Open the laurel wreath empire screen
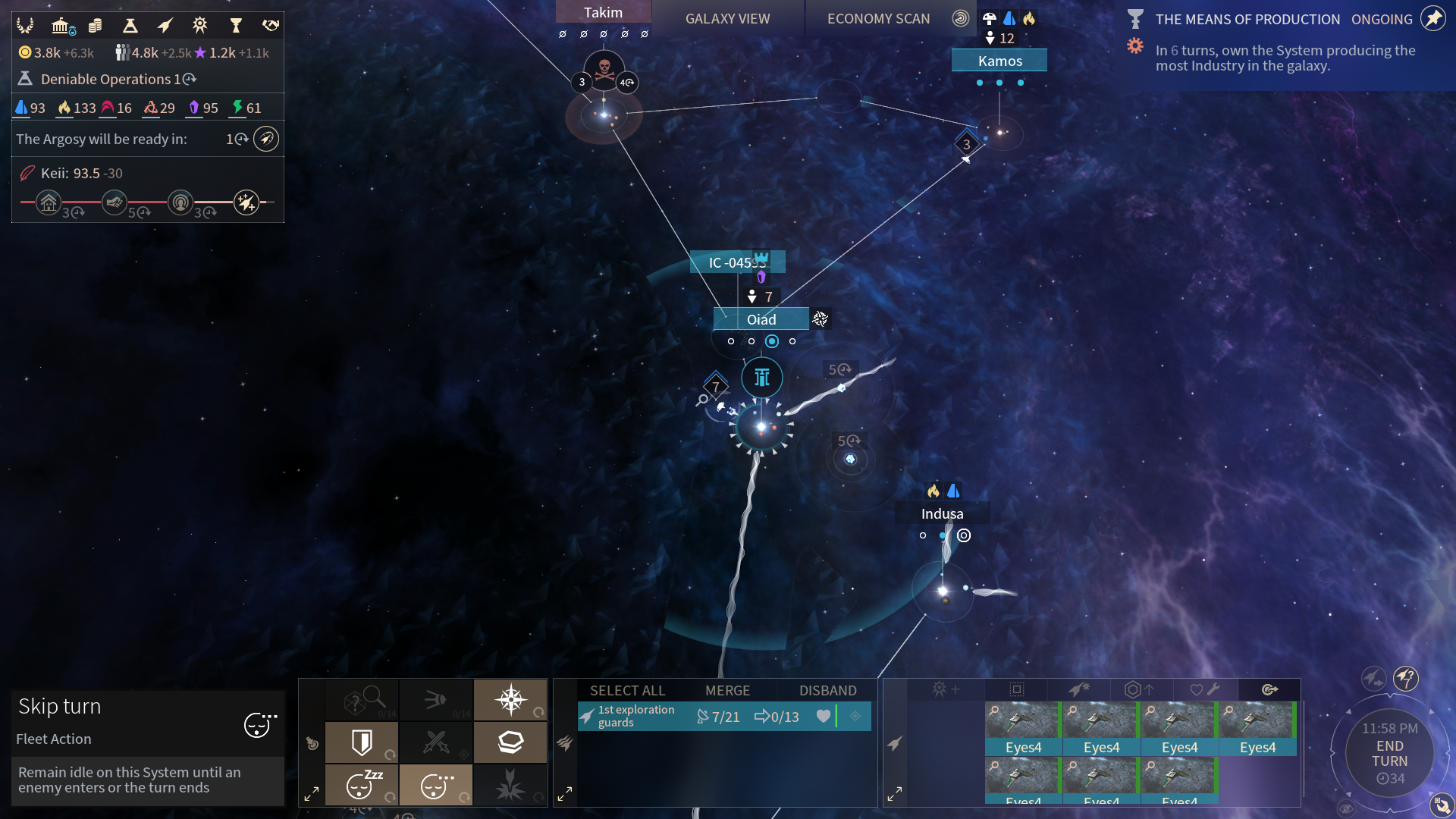 25,26
